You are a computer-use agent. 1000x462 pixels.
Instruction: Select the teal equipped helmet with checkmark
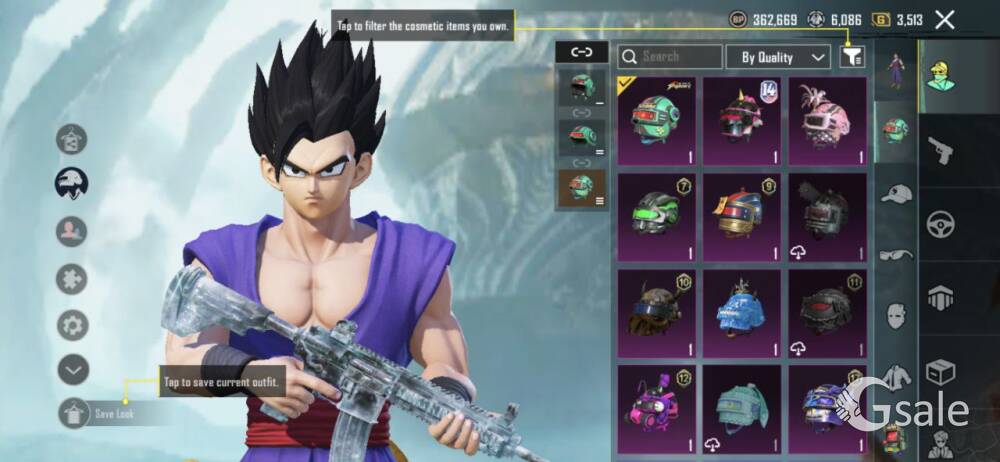(x=656, y=120)
